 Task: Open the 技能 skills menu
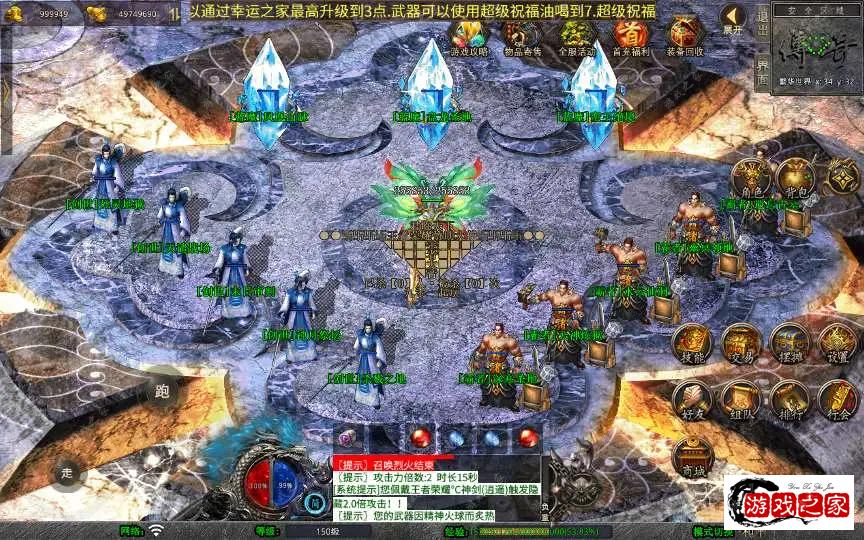tap(692, 343)
